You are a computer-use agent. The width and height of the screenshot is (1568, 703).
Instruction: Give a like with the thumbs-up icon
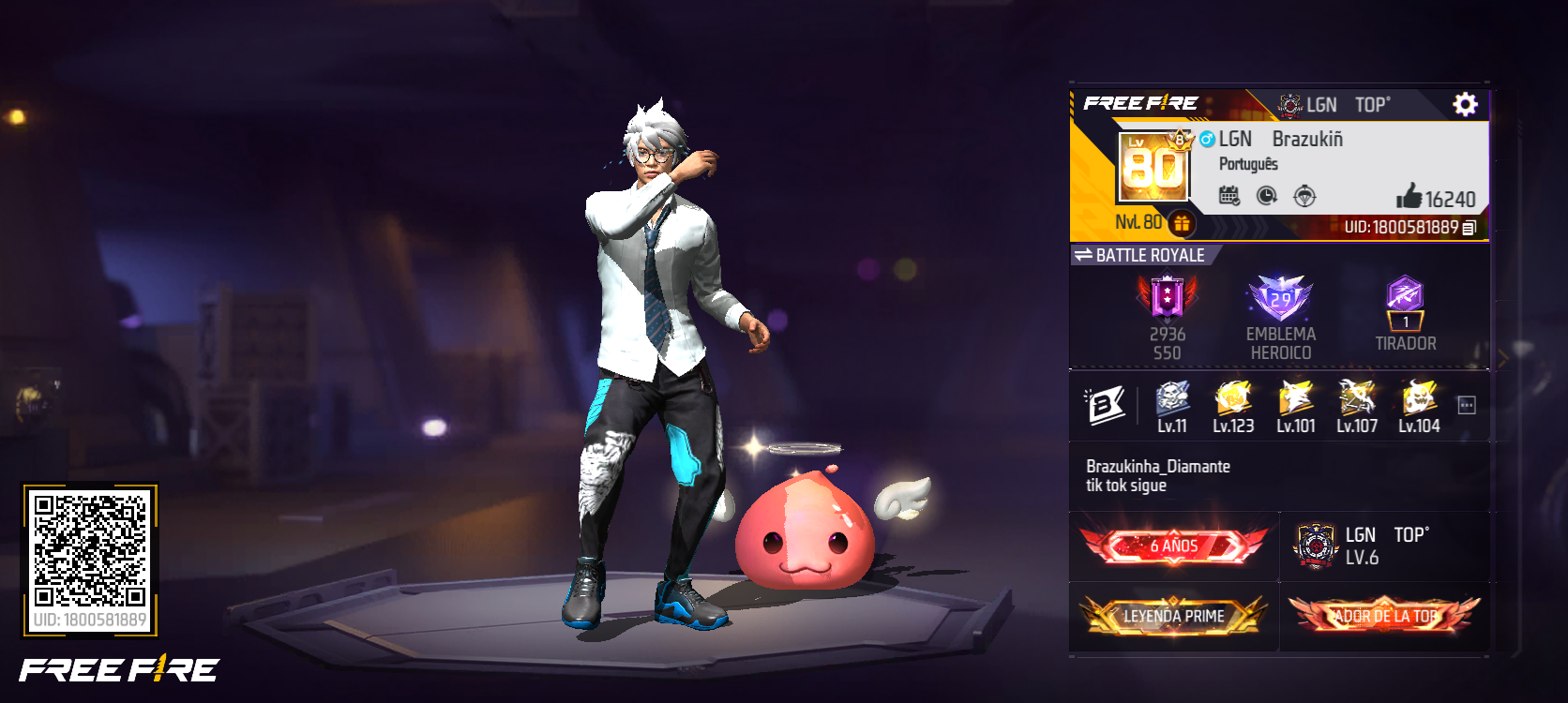pyautogui.click(x=1409, y=196)
